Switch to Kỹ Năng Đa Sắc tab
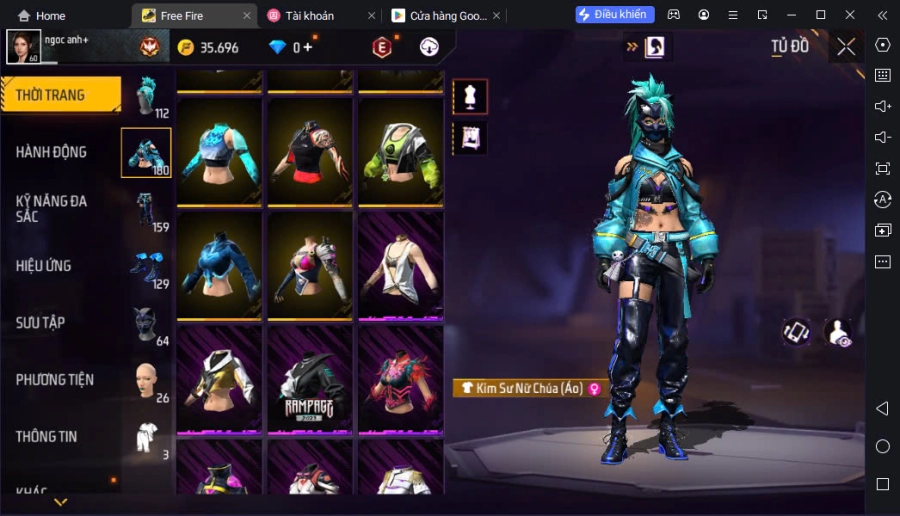The height and width of the screenshot is (516, 900). pyautogui.click(x=51, y=208)
